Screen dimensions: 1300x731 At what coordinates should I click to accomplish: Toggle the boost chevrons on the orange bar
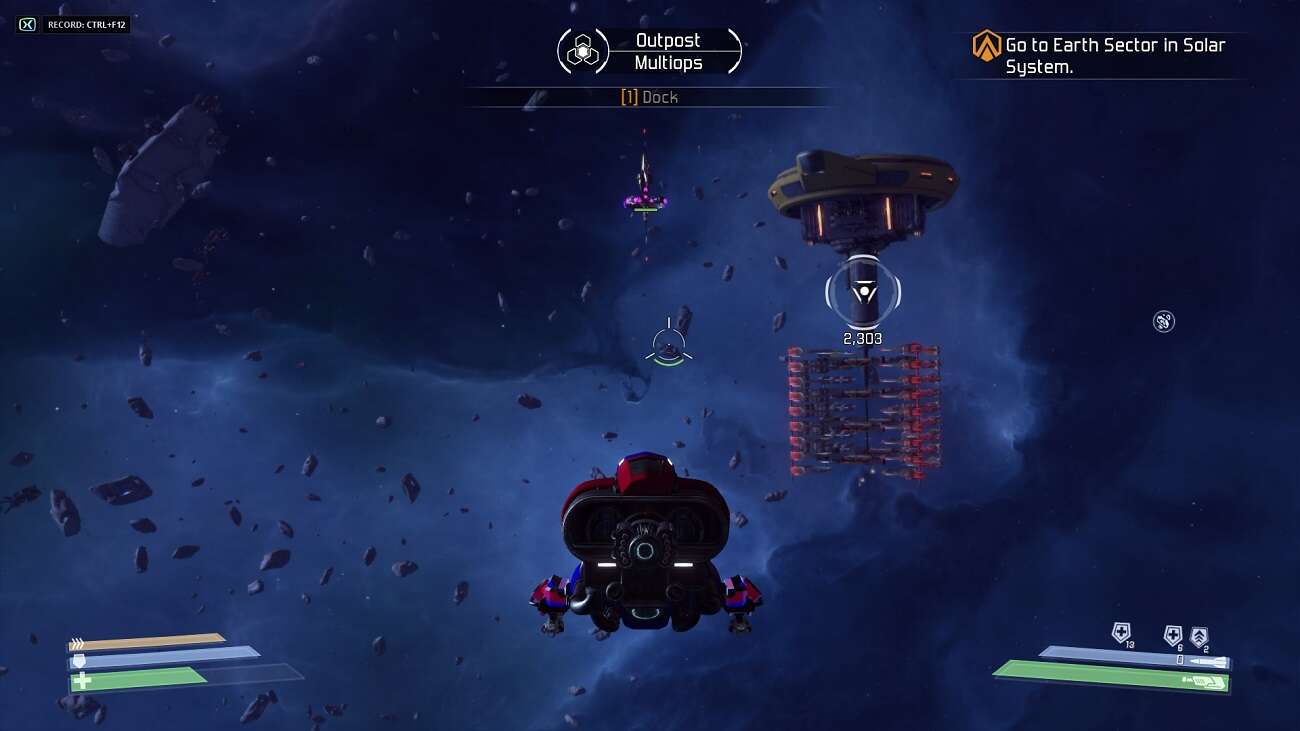(x=78, y=641)
